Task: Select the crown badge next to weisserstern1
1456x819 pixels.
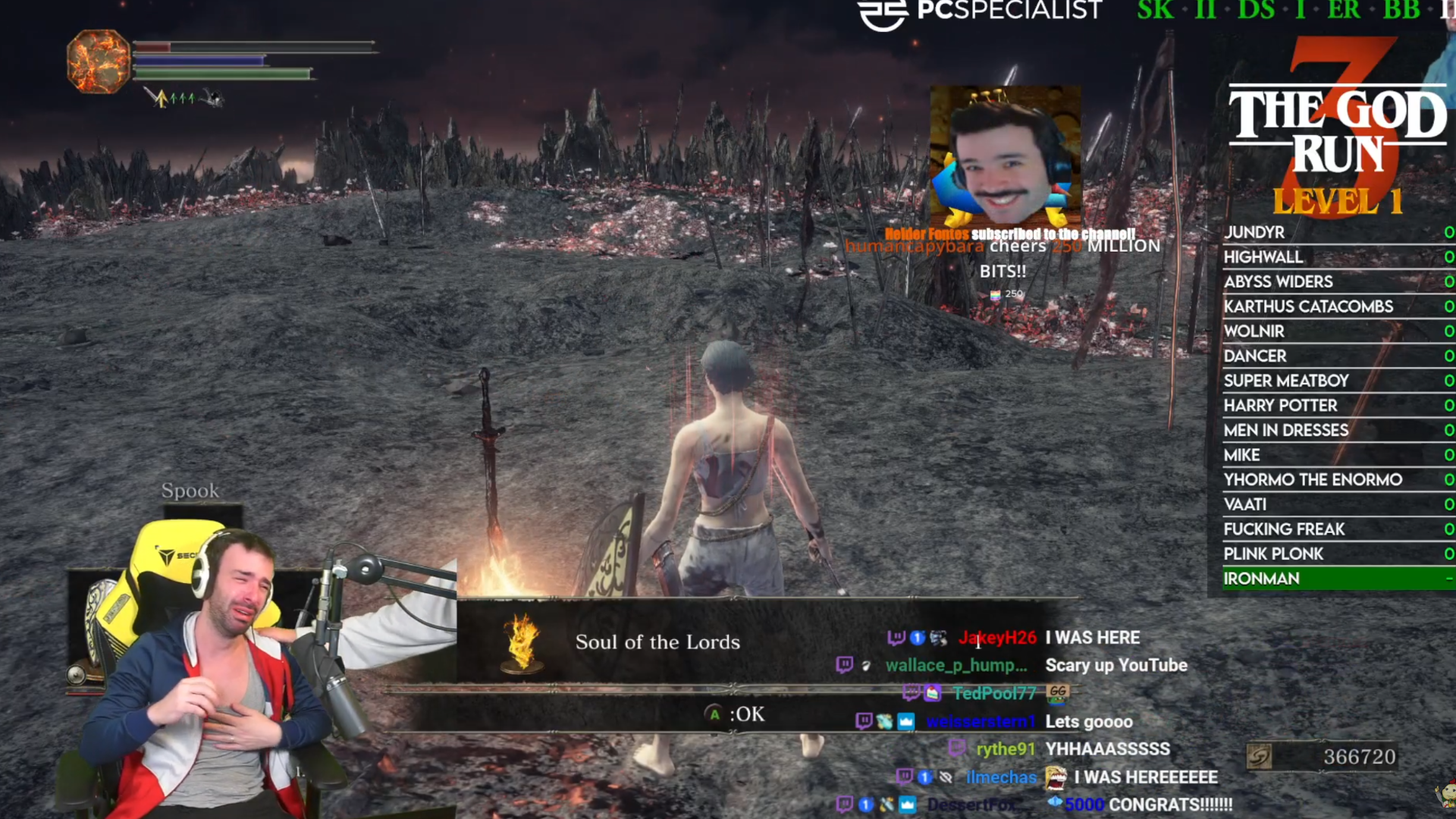Action: click(x=905, y=721)
